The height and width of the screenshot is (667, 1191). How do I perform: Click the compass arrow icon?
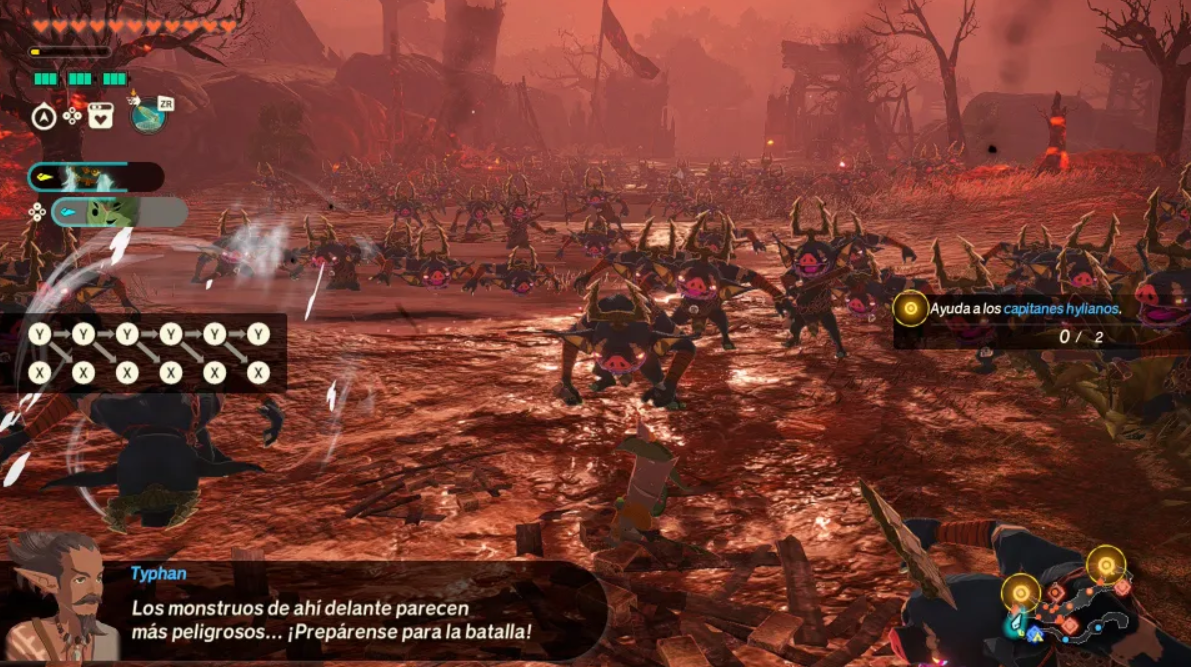click(x=43, y=117)
